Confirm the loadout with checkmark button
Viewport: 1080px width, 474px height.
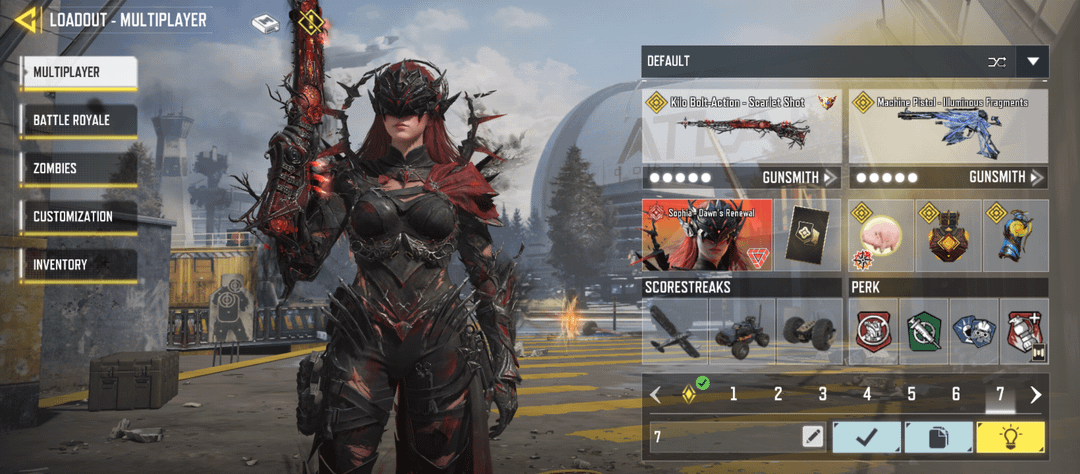(866, 436)
